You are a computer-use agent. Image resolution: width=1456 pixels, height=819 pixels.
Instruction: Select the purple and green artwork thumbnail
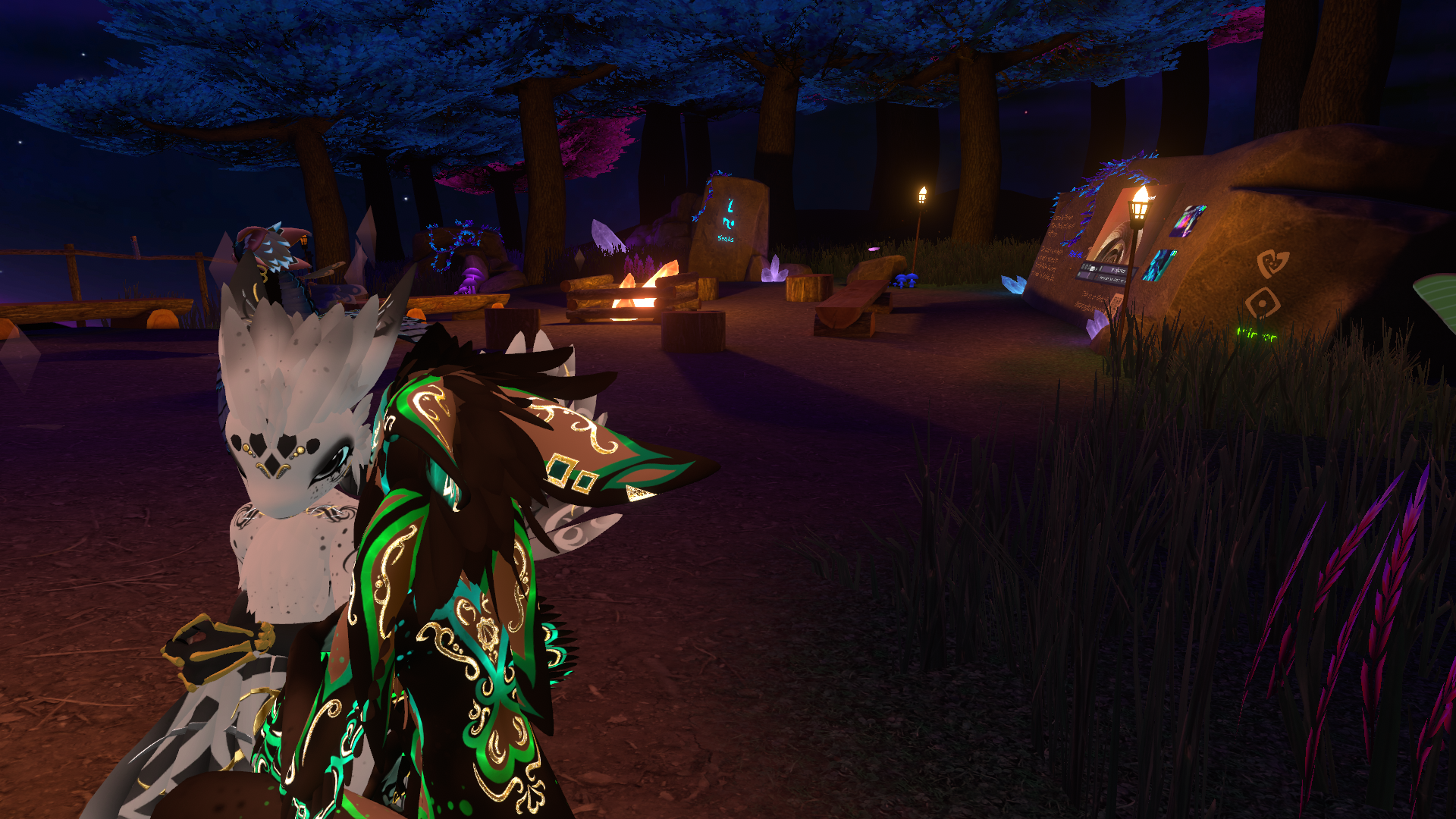pyautogui.click(x=1187, y=220)
